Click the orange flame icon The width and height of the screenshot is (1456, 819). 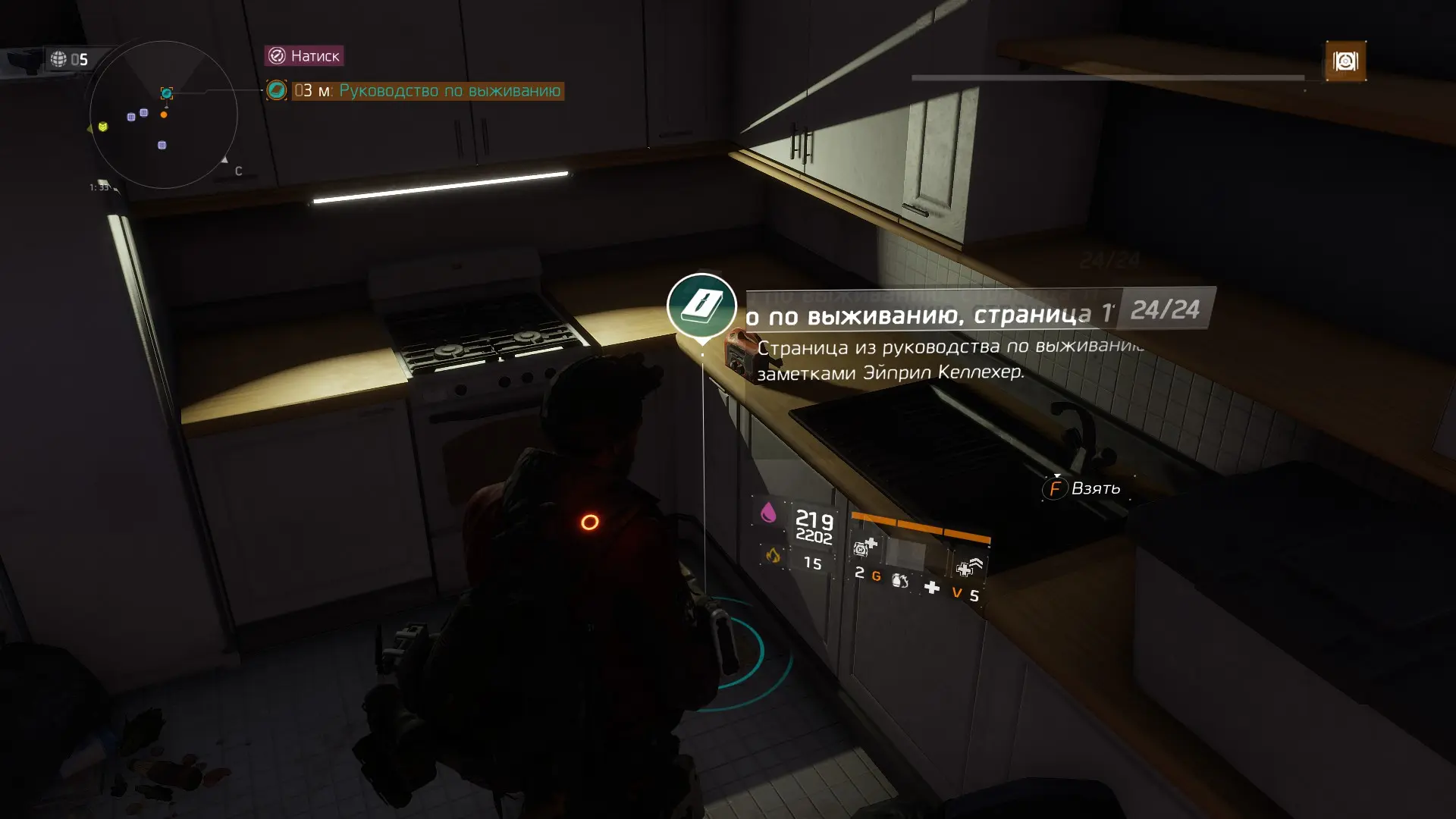click(772, 556)
